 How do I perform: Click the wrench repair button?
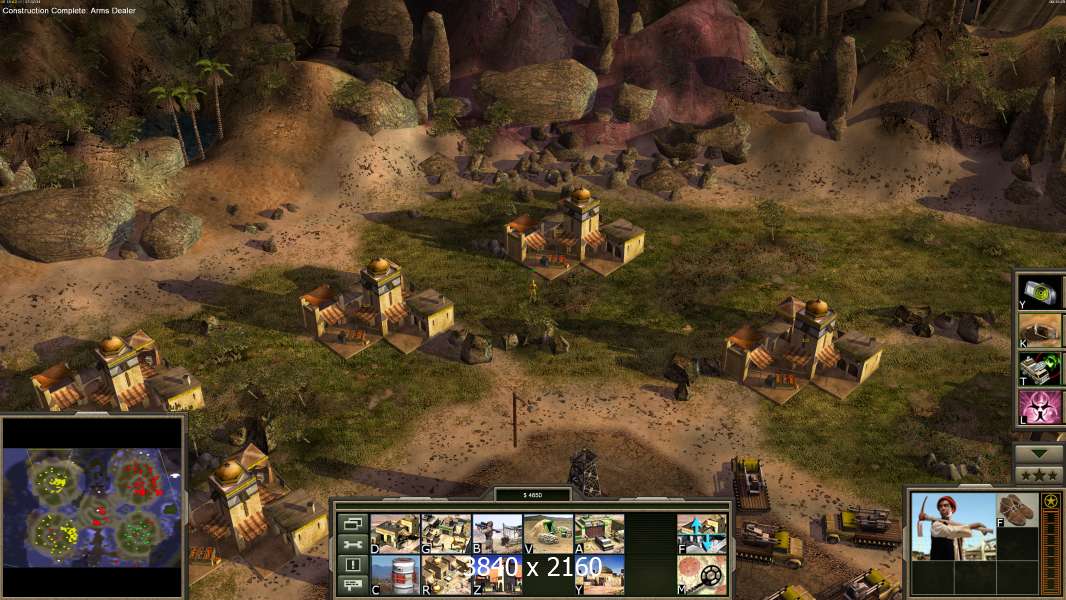click(x=352, y=544)
